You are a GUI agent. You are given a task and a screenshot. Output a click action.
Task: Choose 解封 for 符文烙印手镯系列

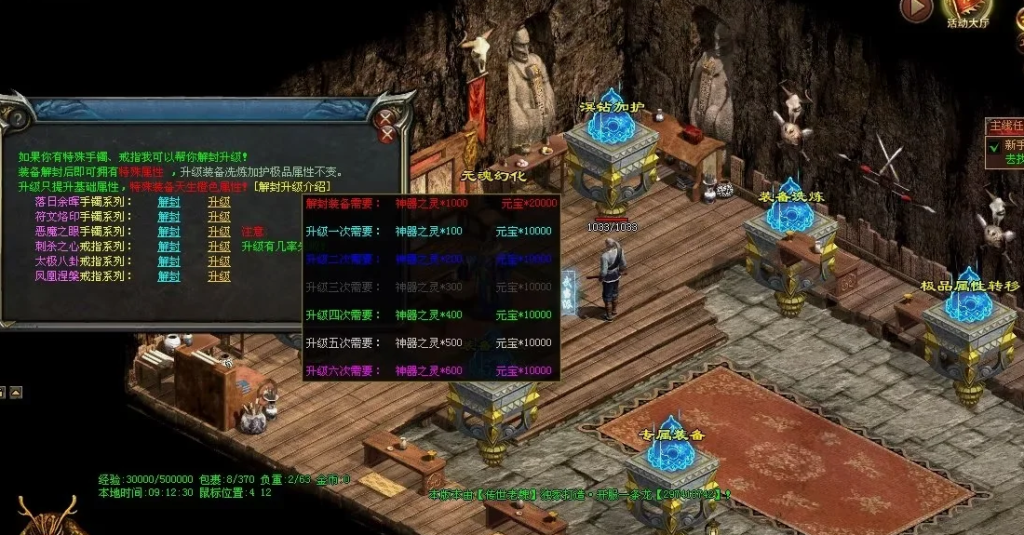169,216
